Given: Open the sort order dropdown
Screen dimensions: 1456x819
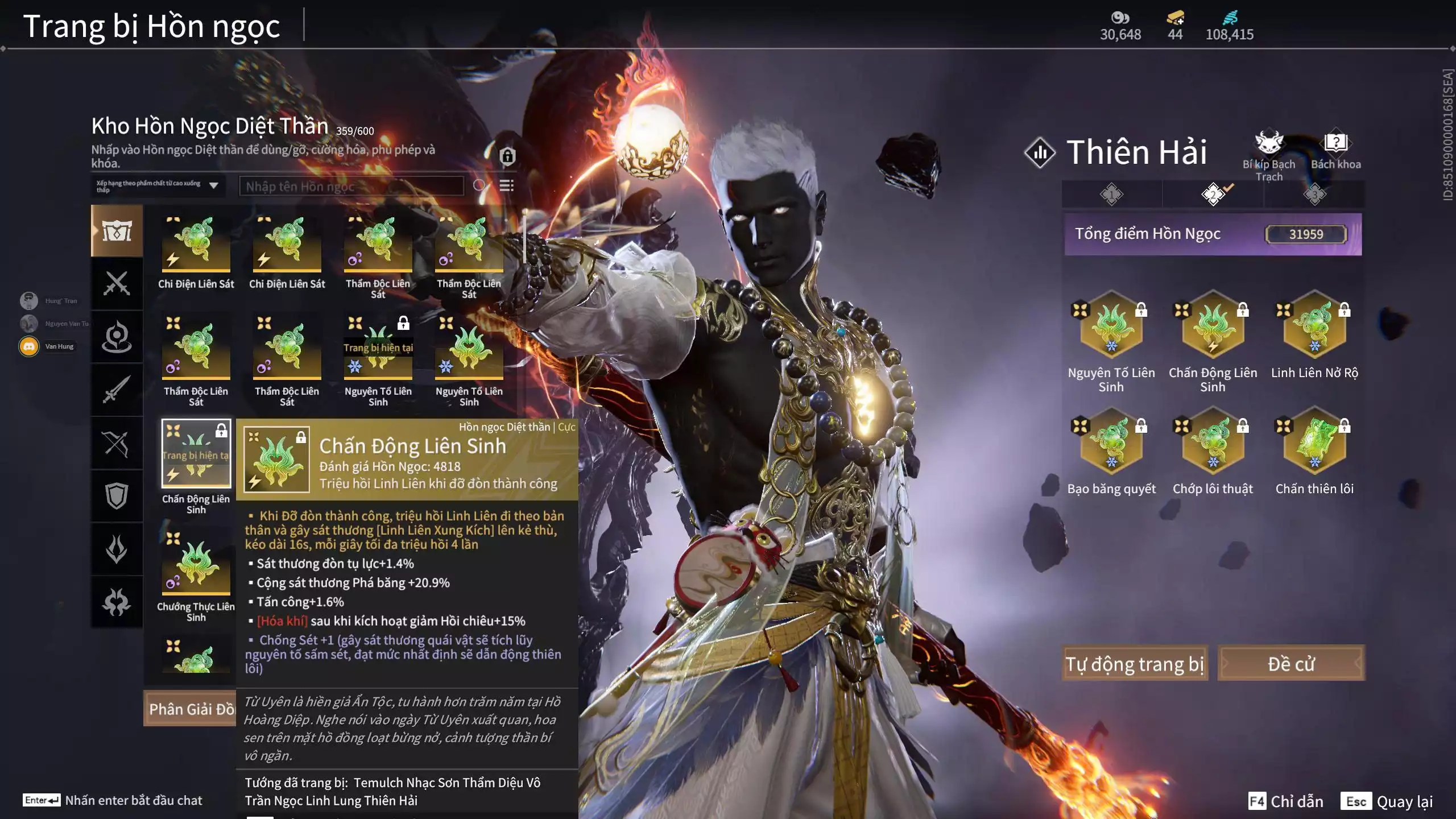Looking at the screenshot, I should point(158,186).
